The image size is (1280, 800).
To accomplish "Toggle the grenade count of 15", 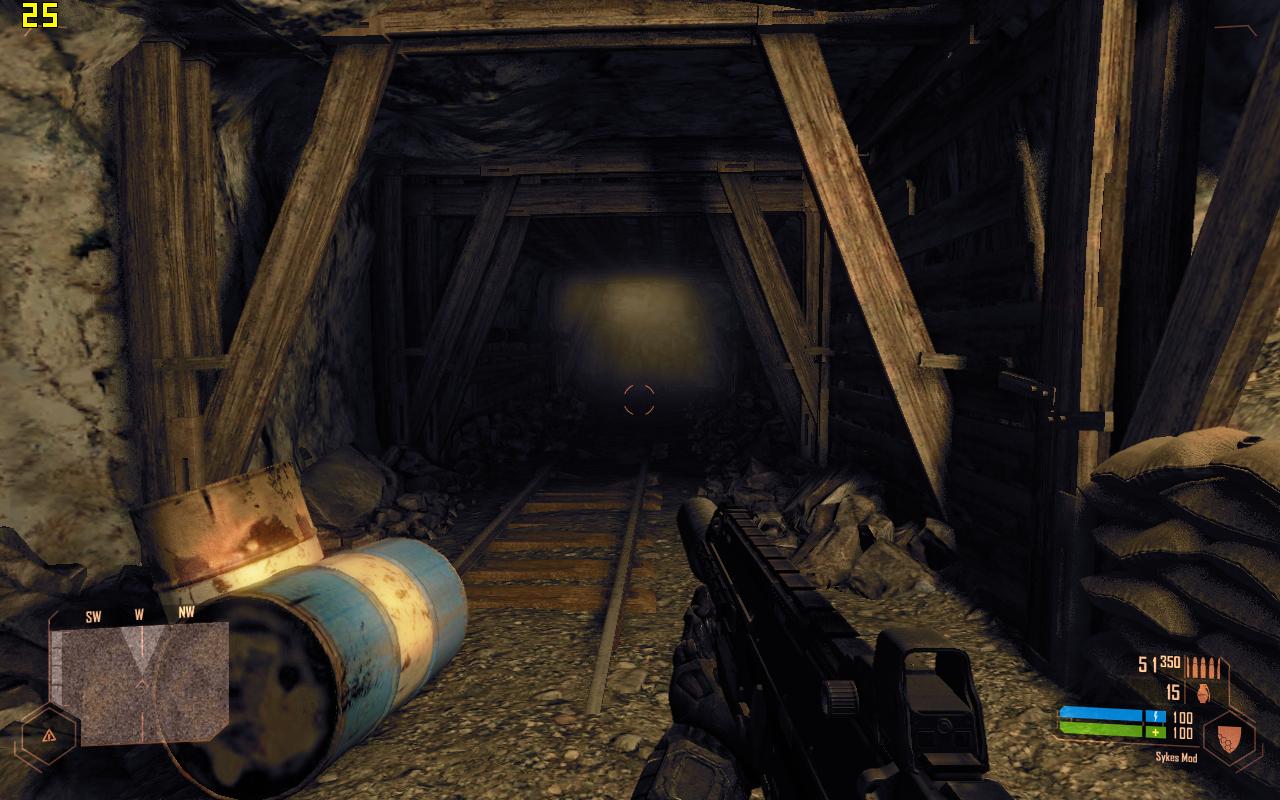I will (1172, 692).
